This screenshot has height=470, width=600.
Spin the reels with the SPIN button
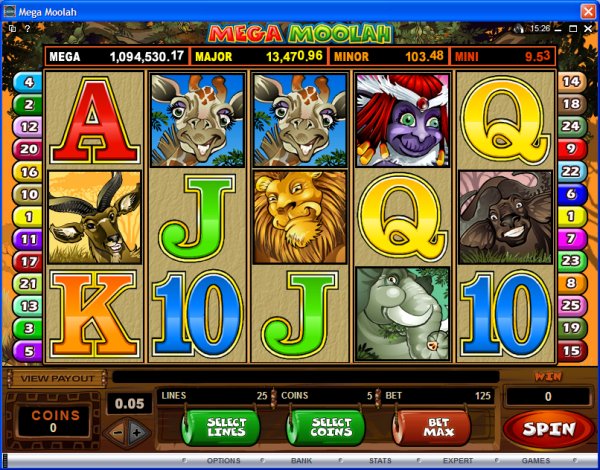pos(548,429)
